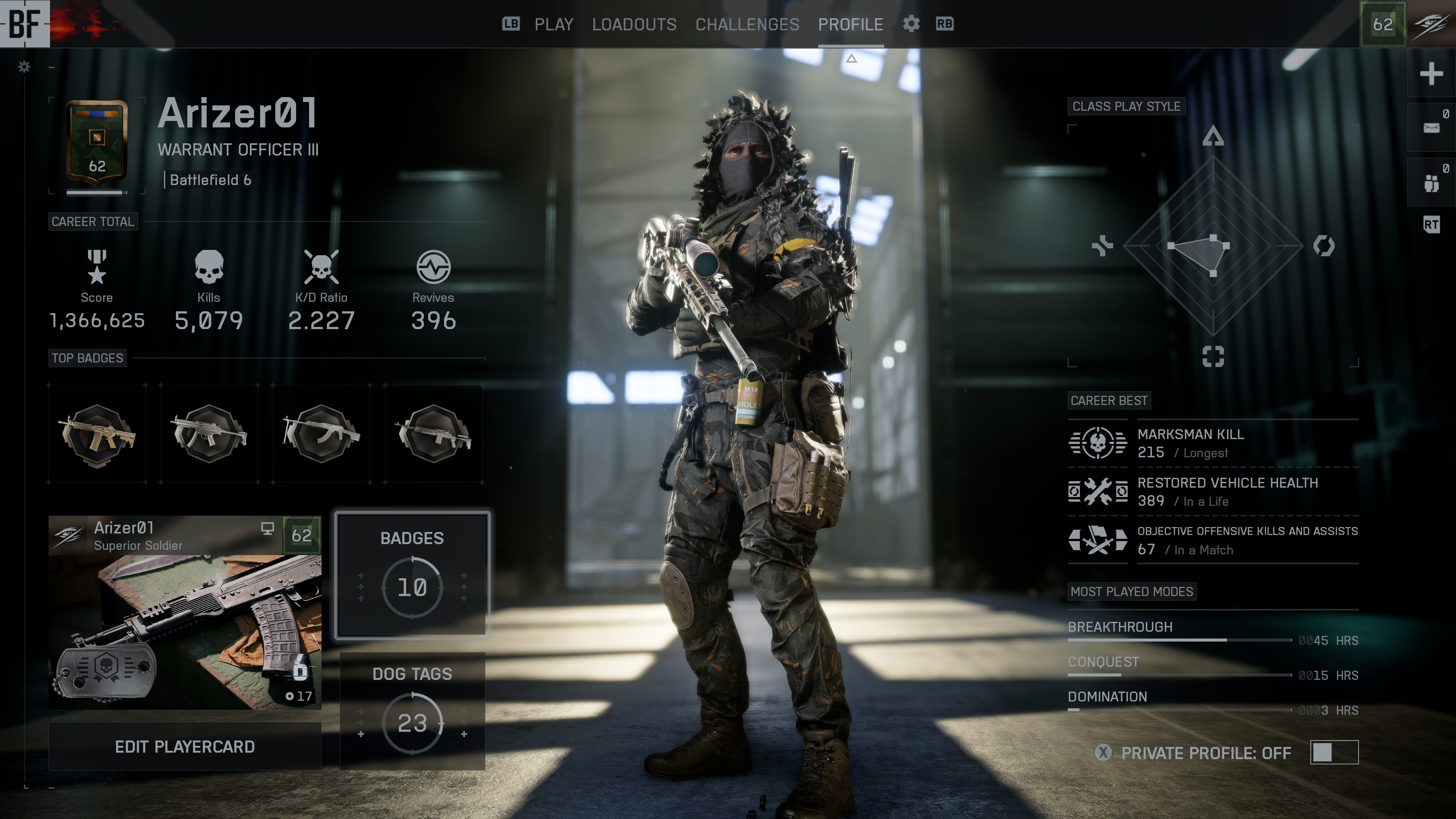Select the Profile tab
Image resolution: width=1456 pixels, height=819 pixels.
[850, 24]
